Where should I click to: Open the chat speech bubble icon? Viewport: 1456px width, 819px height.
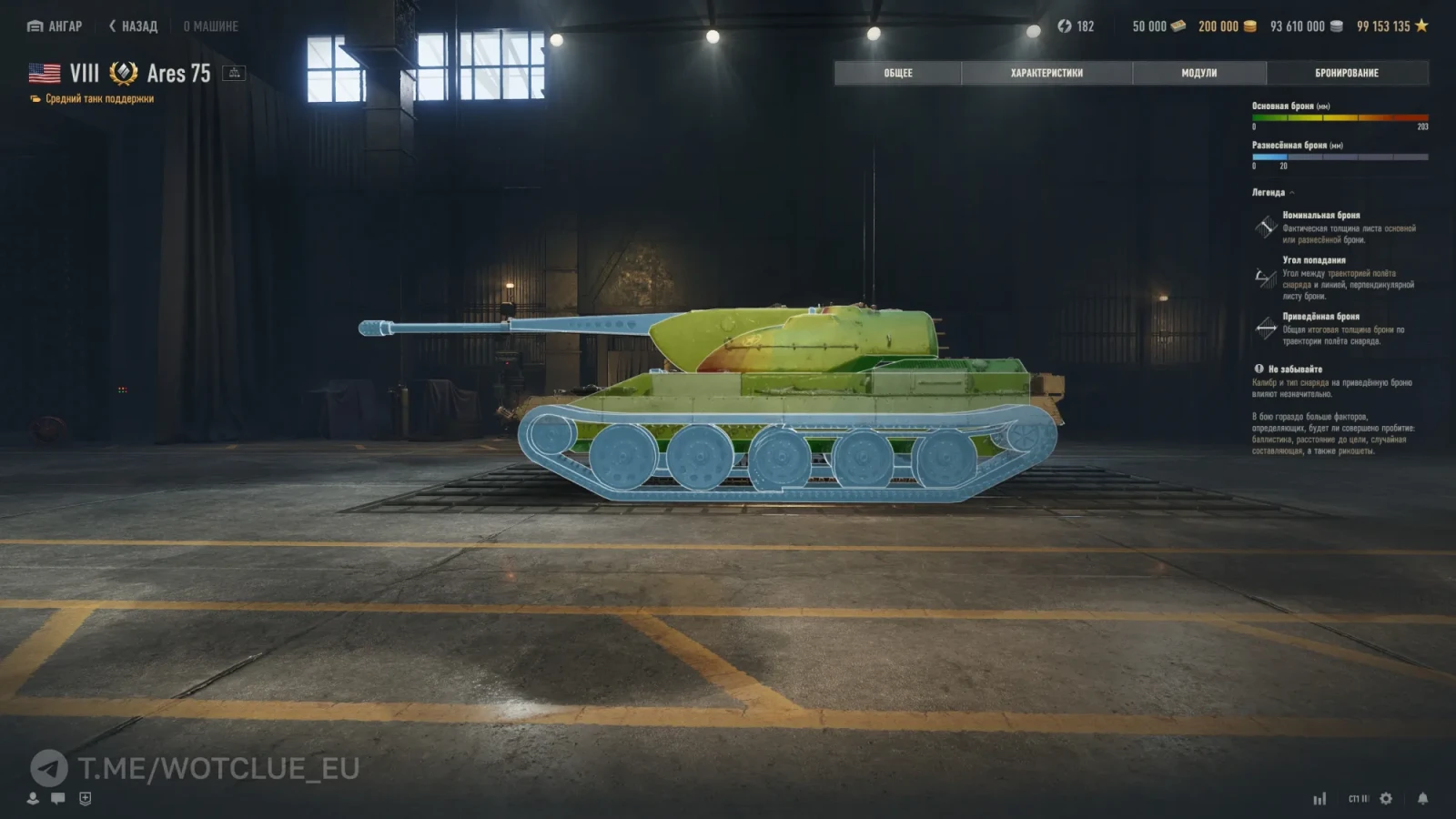(58, 798)
